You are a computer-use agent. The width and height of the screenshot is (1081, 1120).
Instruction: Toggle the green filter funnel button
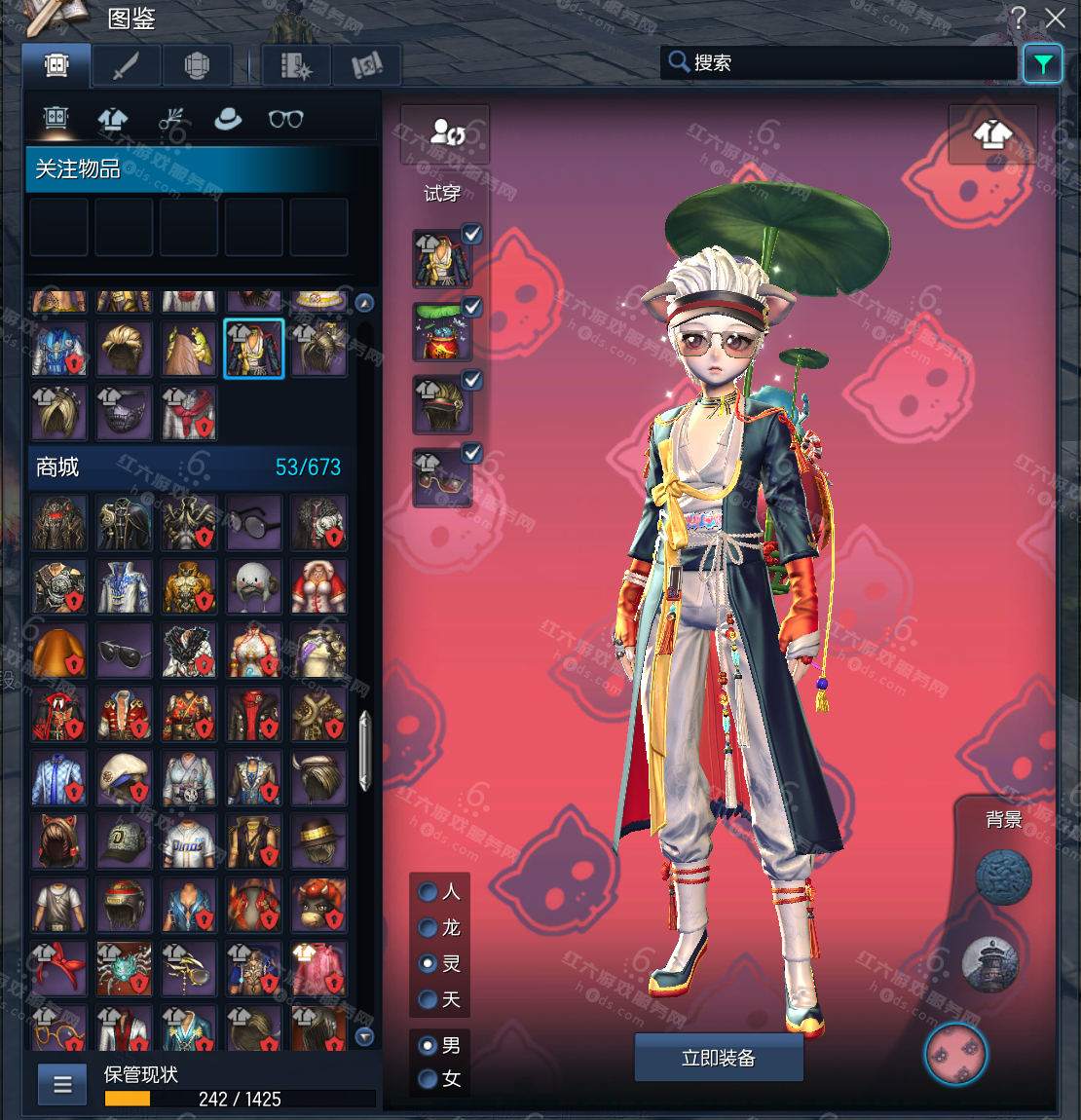pos(1042,64)
